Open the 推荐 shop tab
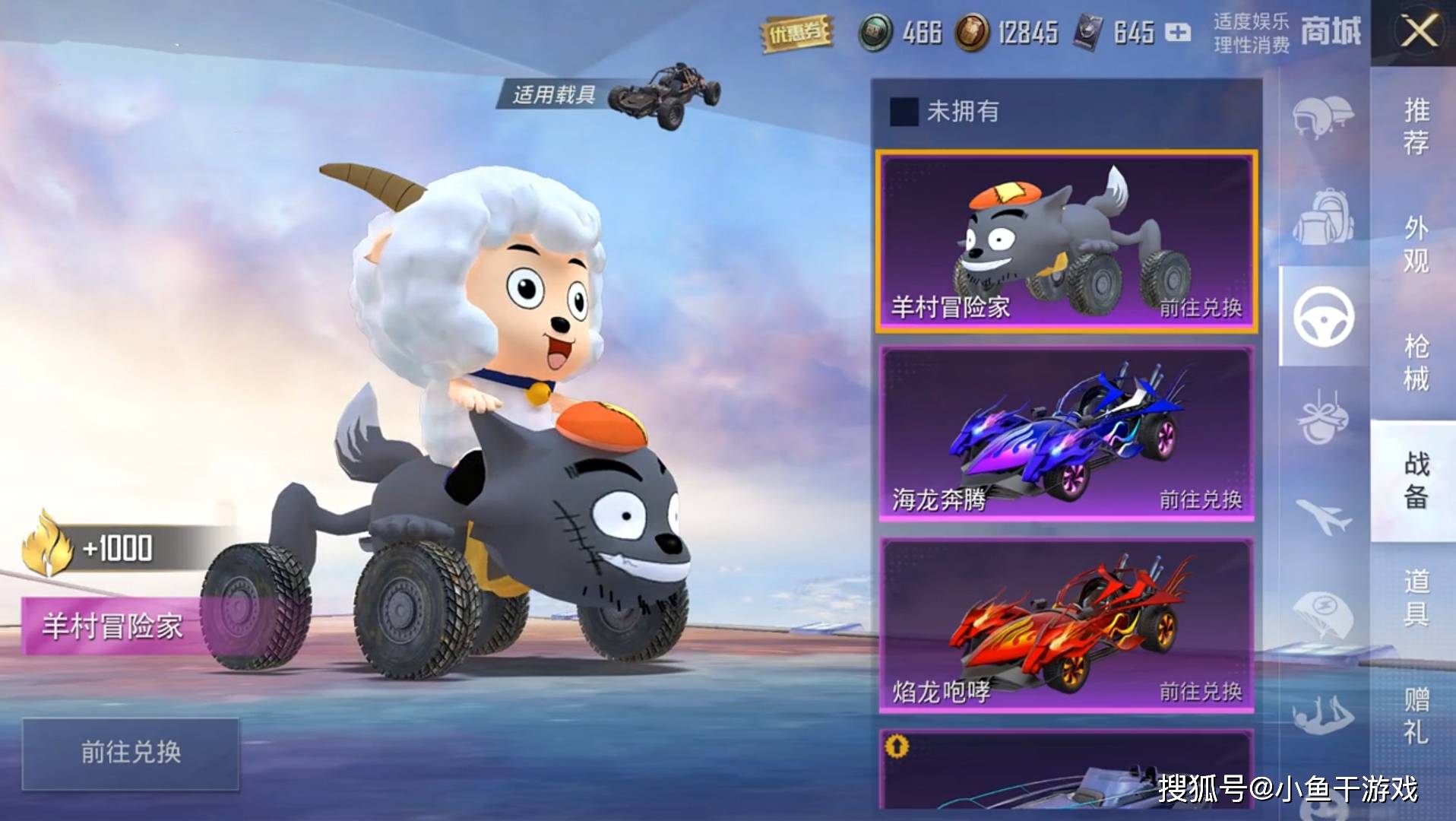Viewport: 1456px width, 821px height. tap(1415, 126)
